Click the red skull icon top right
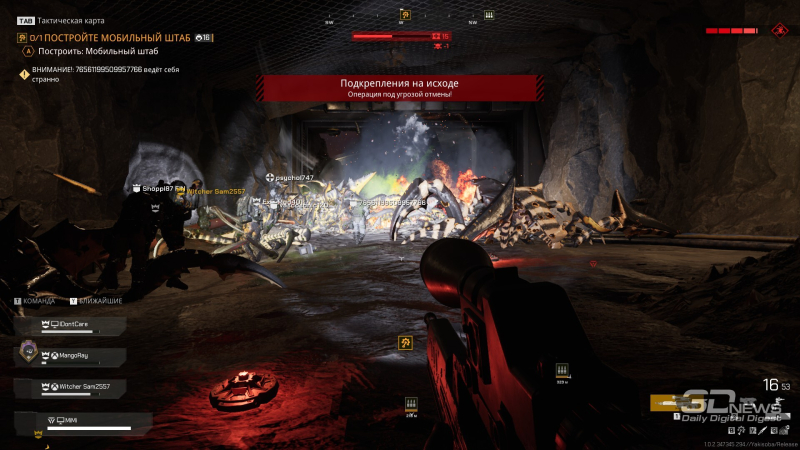Image resolution: width=800 pixels, height=450 pixels. 779,30
